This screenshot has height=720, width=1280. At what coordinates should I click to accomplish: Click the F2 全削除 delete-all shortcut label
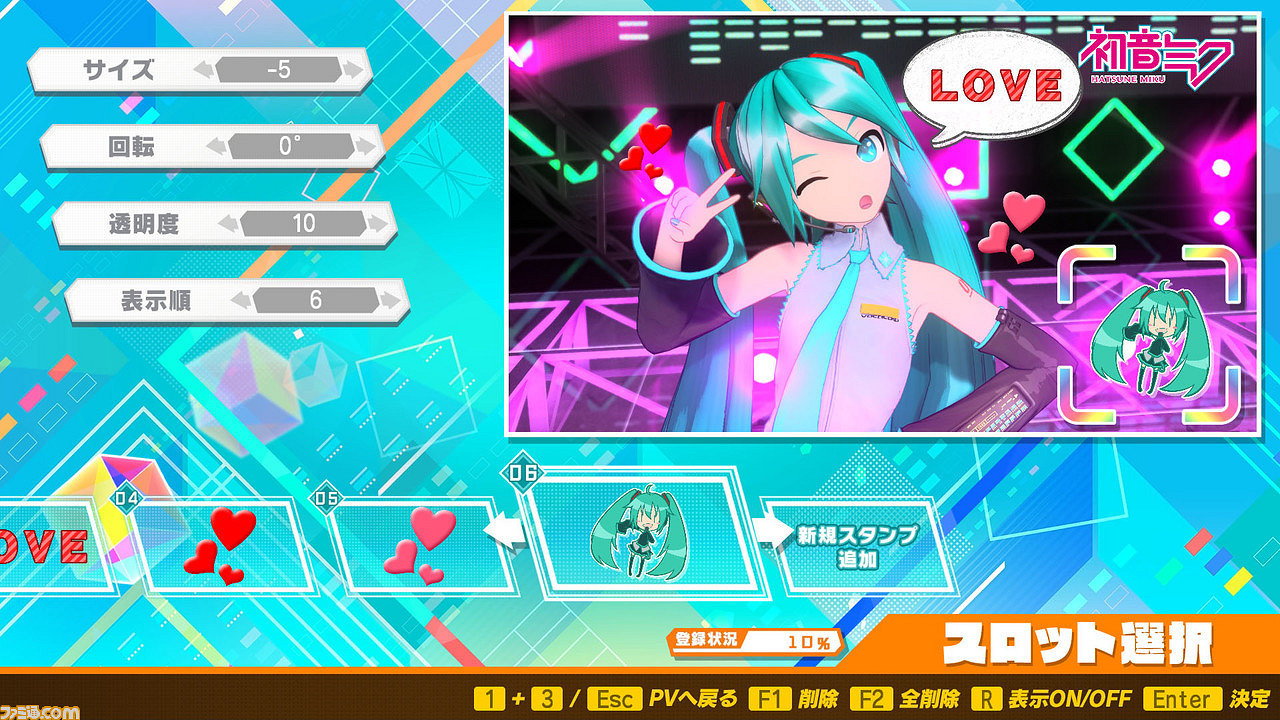[900, 698]
